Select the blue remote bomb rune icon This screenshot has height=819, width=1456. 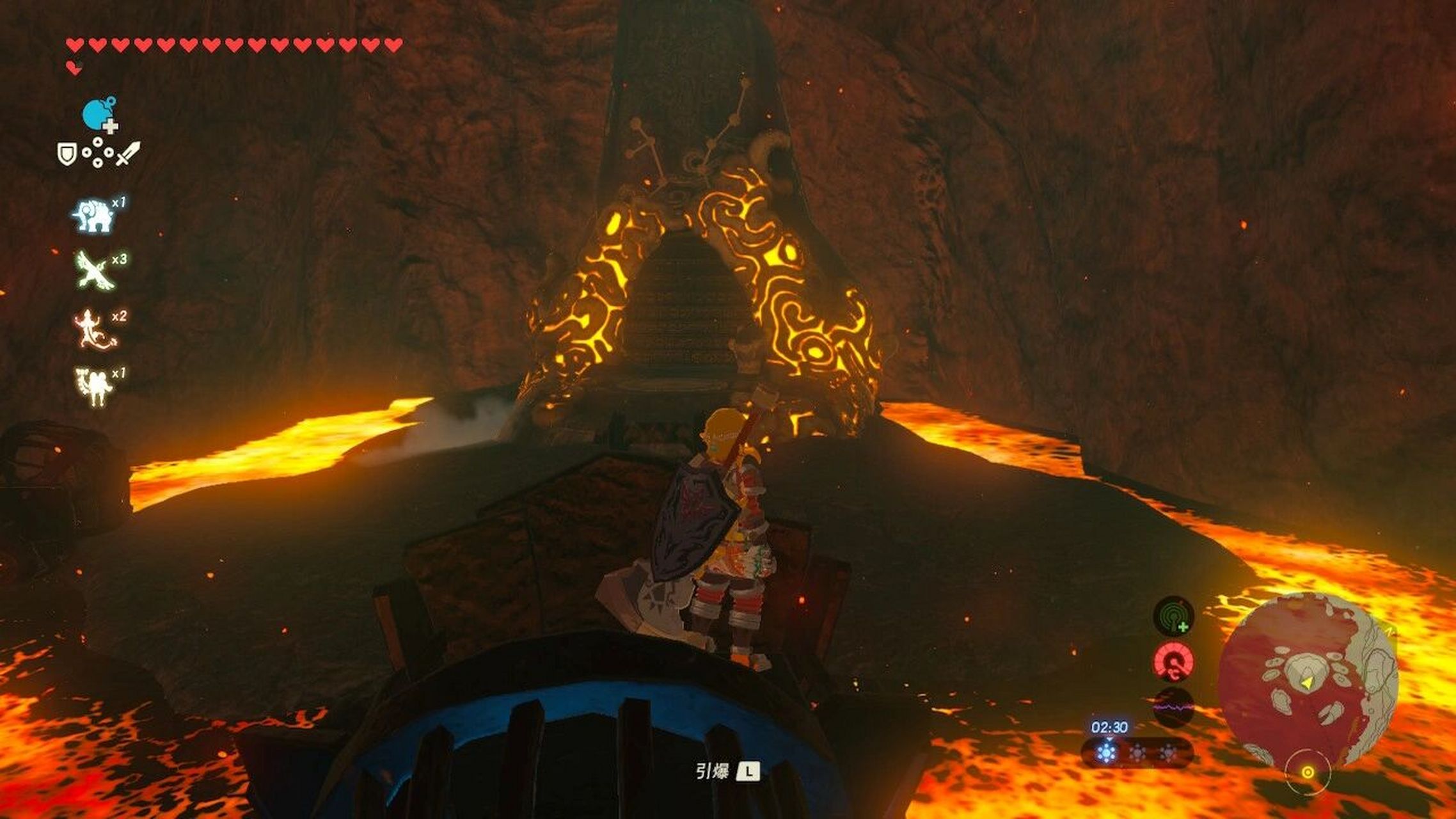99,115
